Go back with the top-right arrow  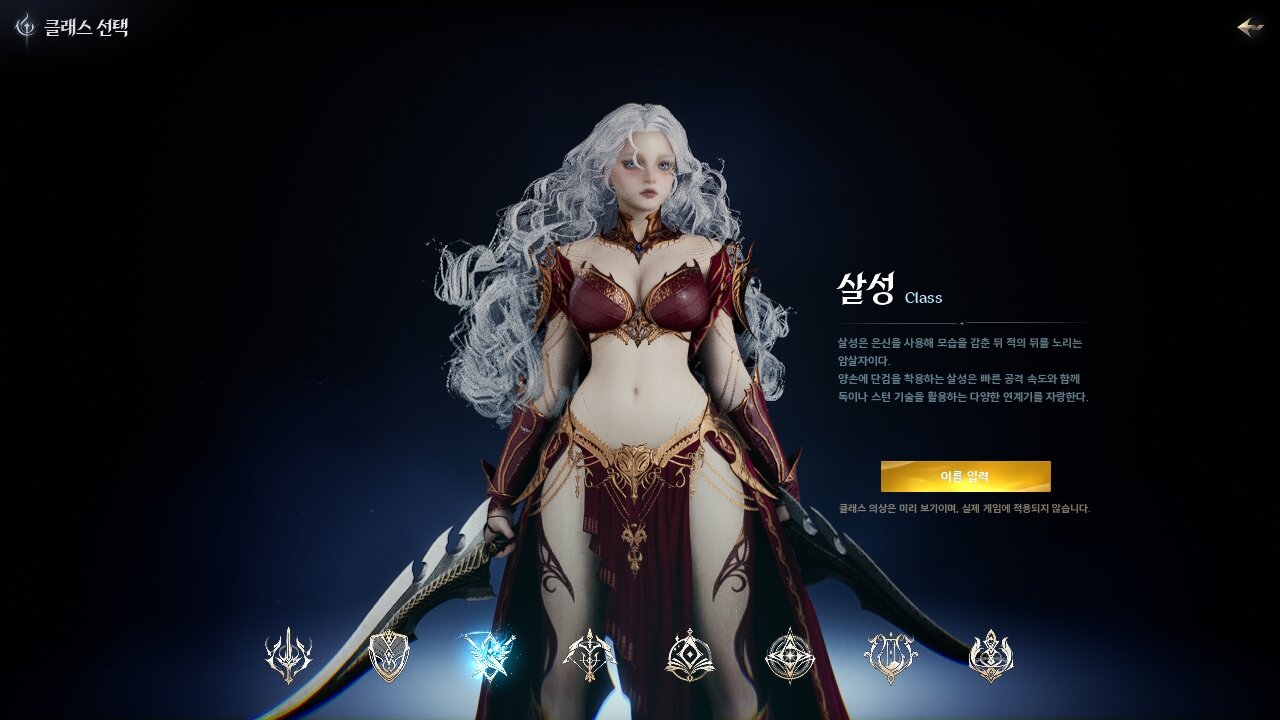(x=1250, y=27)
